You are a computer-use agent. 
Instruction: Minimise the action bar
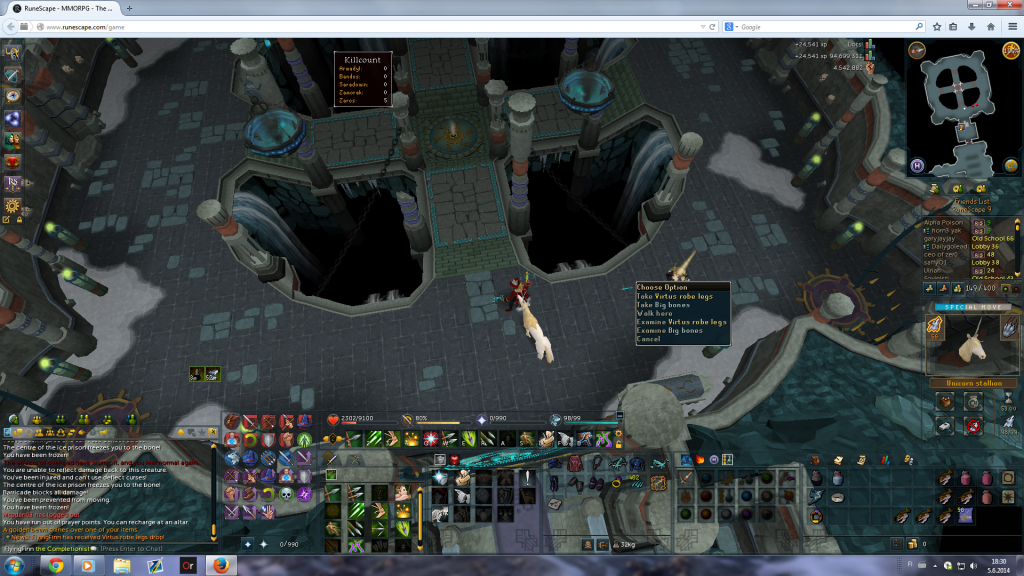click(x=620, y=412)
